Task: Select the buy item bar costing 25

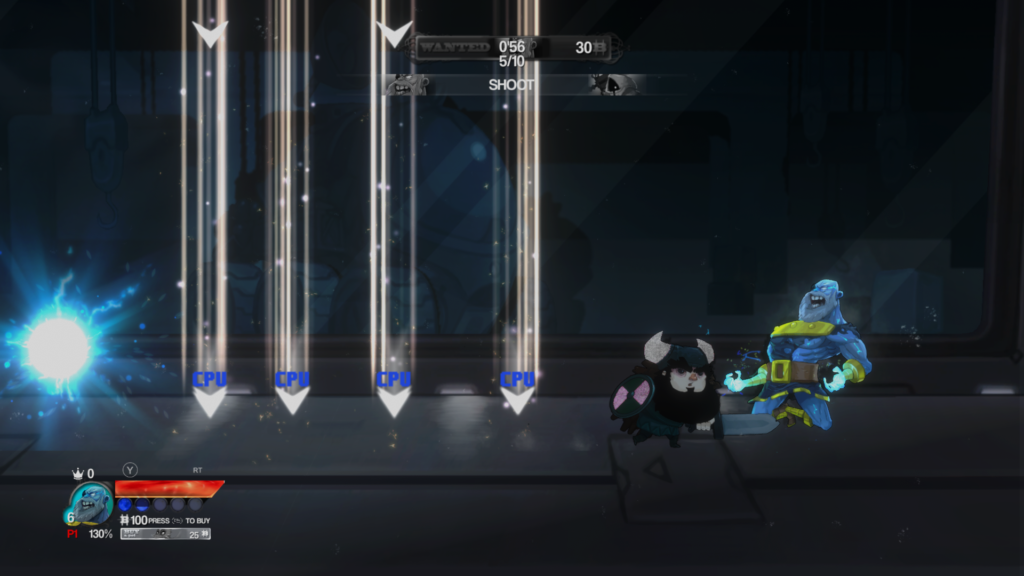Action: [166, 534]
